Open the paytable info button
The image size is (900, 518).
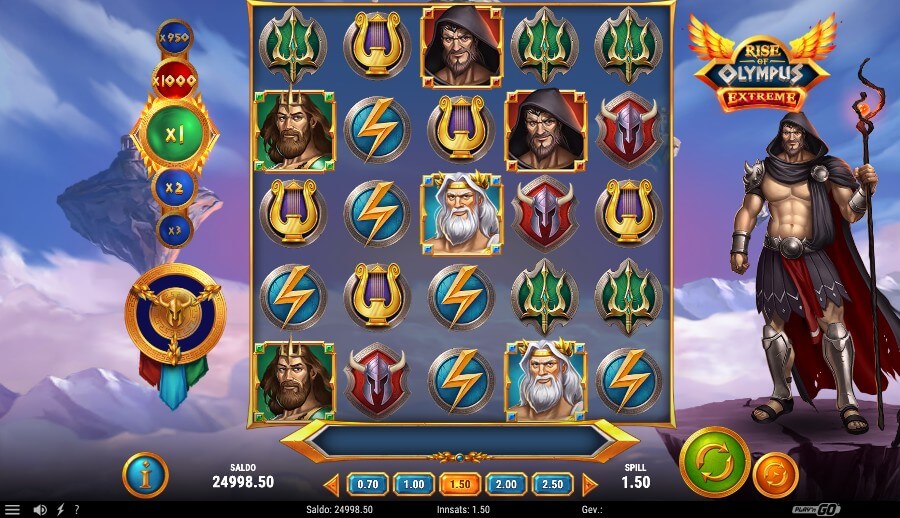145,475
